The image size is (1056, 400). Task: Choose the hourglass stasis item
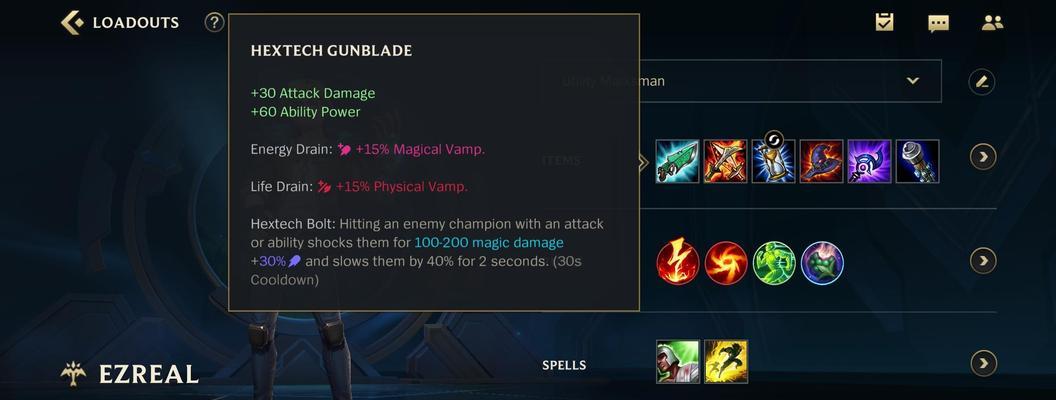click(773, 161)
